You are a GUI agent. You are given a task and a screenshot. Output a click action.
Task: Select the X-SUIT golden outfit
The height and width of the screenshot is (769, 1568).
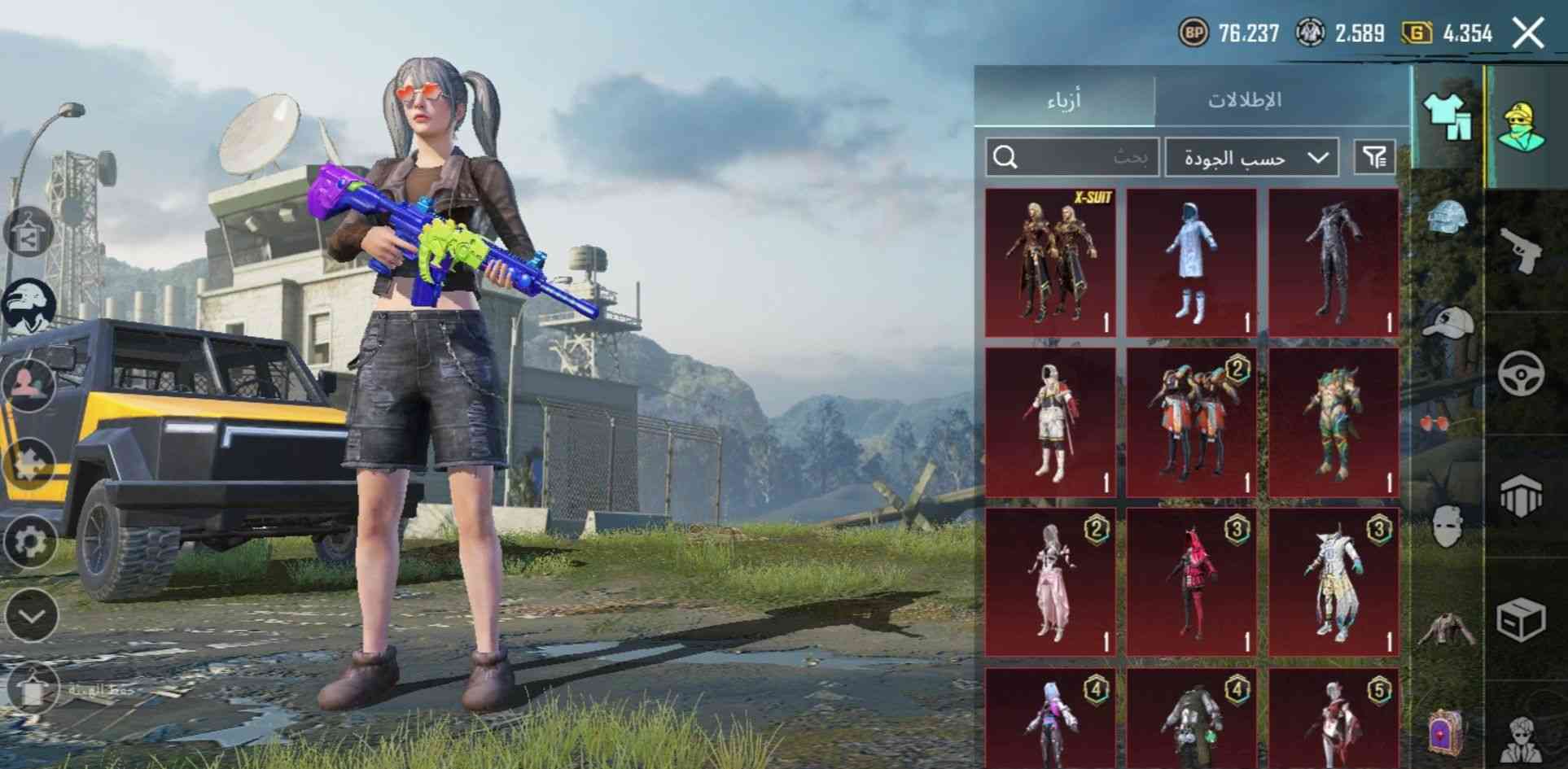click(1050, 263)
